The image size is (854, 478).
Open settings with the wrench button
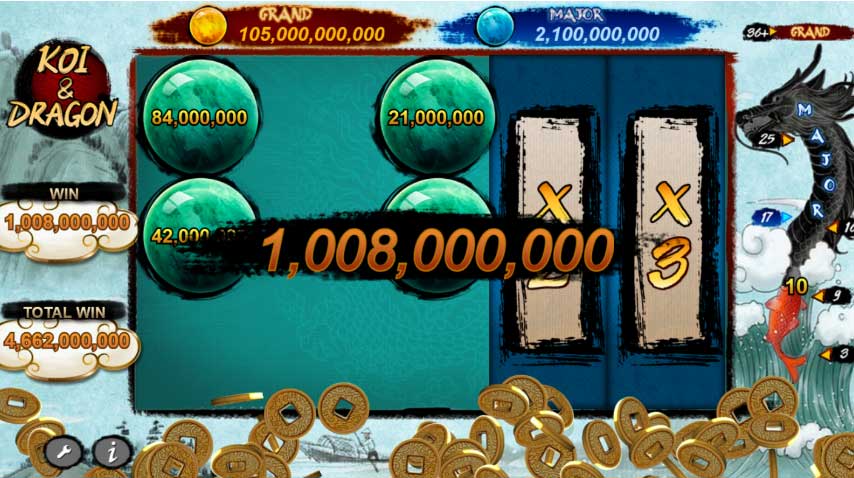pos(63,451)
